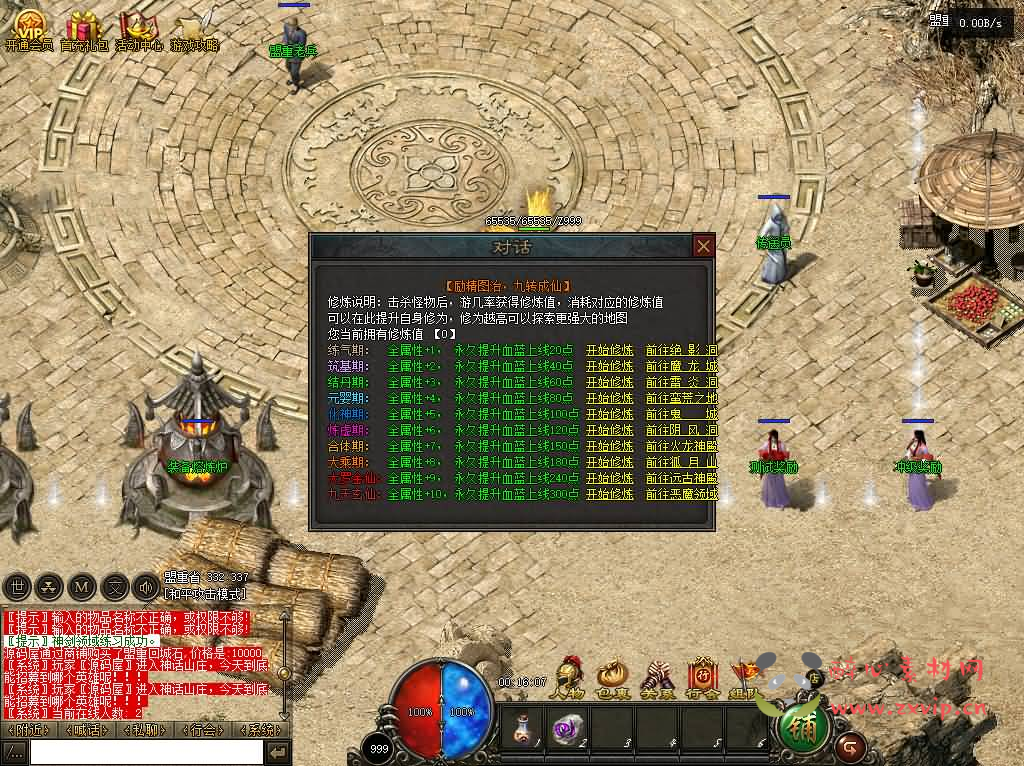Close the 对话 dialog window
The image size is (1024, 766).
point(704,246)
